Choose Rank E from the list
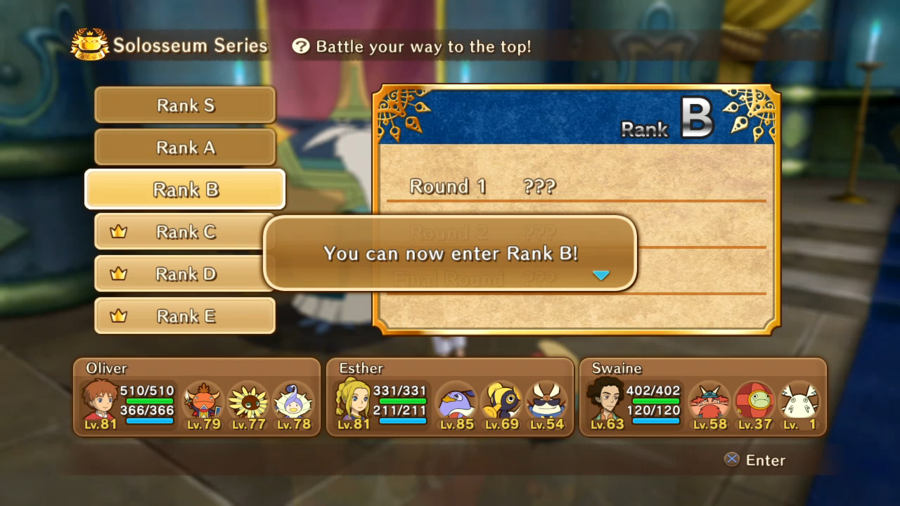The image size is (900, 506). [185, 316]
